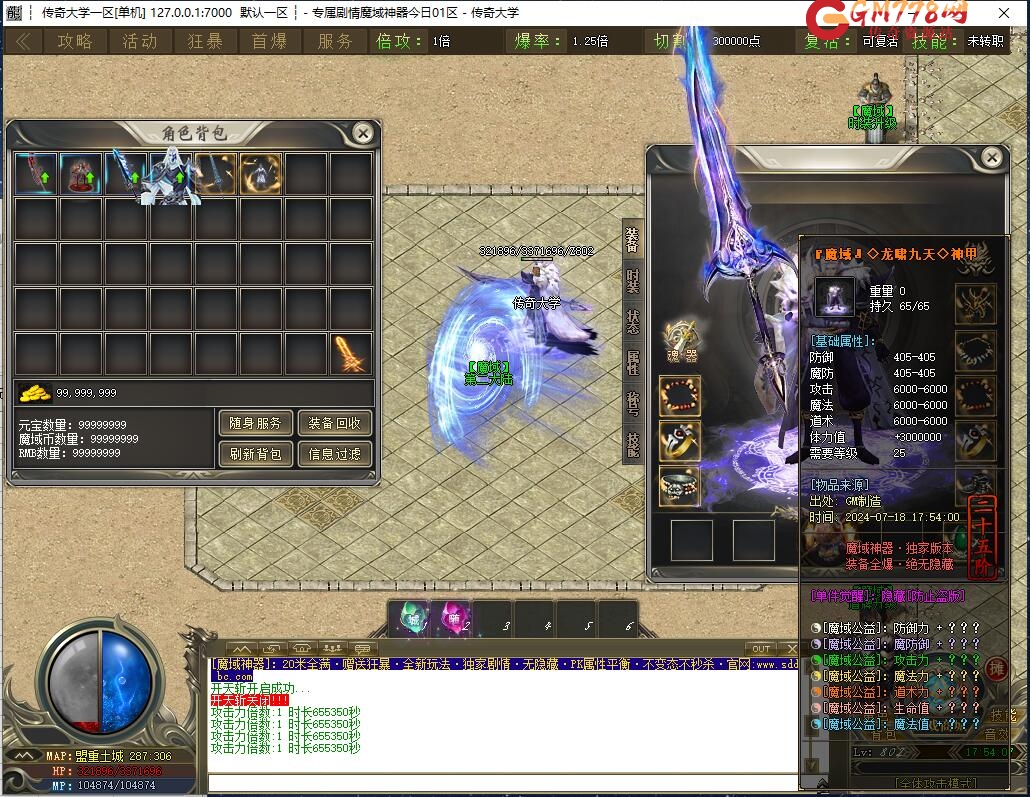
Task: Open the 魂器 soul weapon slot
Action: (x=680, y=341)
